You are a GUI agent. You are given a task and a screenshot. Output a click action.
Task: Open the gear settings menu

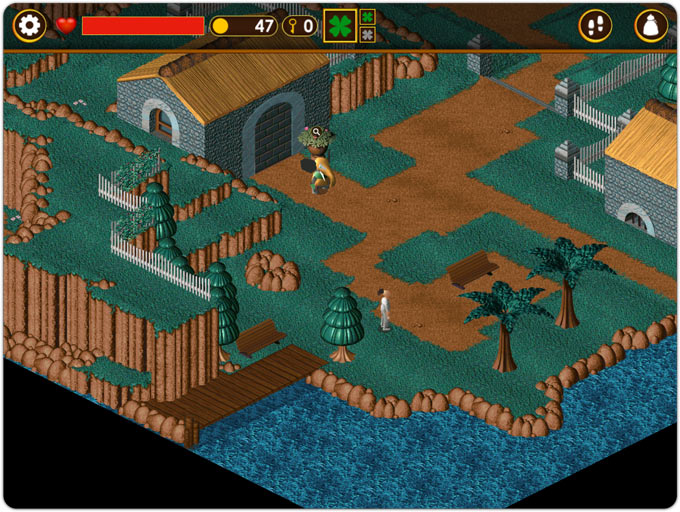pyautogui.click(x=30, y=26)
